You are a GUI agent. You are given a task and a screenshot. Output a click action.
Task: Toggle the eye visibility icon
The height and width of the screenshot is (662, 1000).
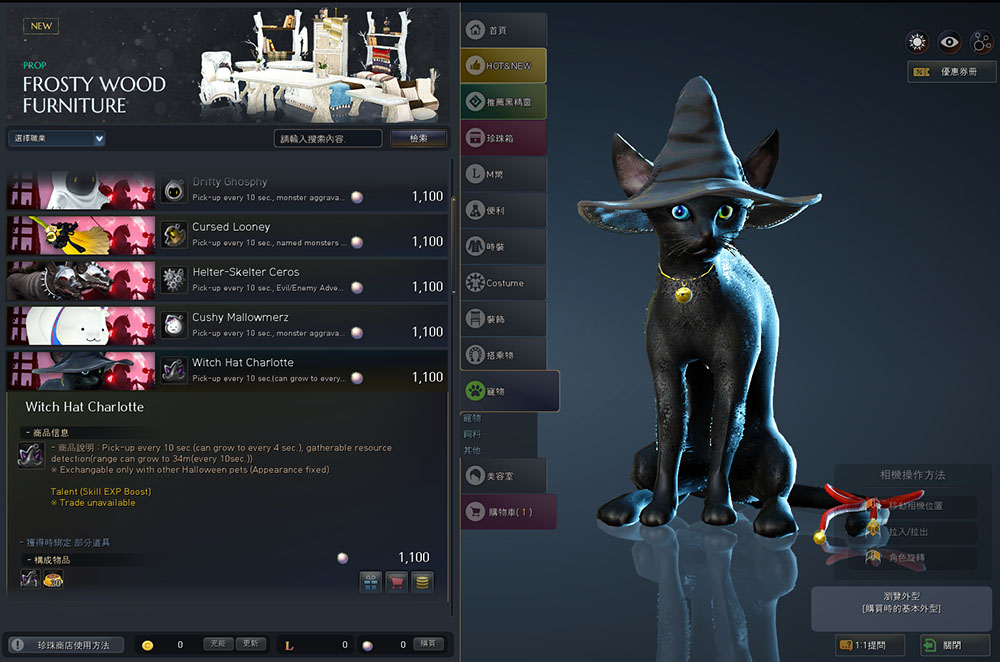[x=949, y=42]
